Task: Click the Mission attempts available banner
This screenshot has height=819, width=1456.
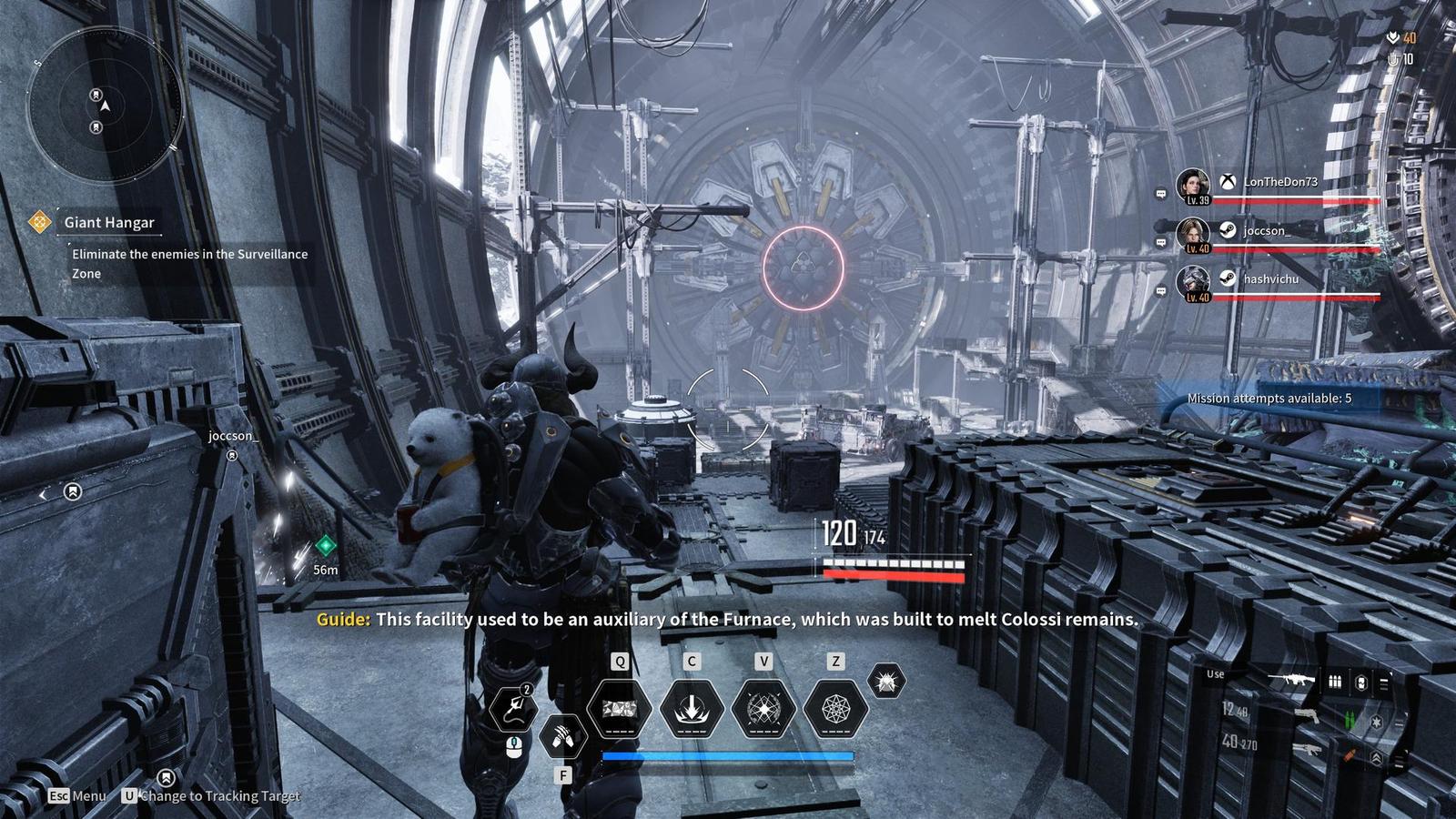Action: pyautogui.click(x=1269, y=399)
